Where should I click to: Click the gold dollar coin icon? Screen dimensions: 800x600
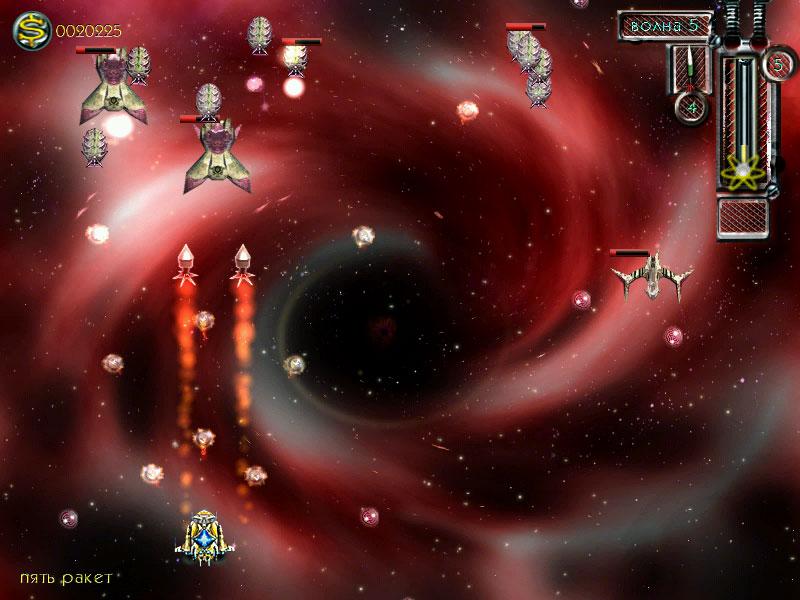tap(31, 31)
